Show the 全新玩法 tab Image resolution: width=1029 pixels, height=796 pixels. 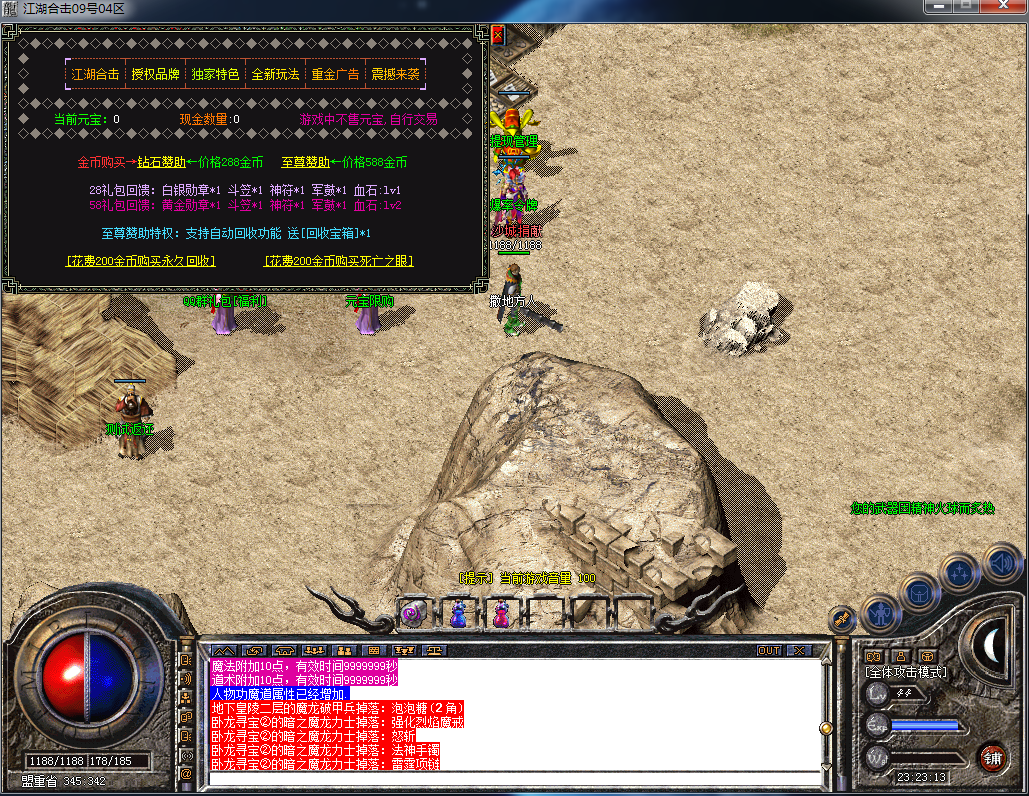pos(275,74)
